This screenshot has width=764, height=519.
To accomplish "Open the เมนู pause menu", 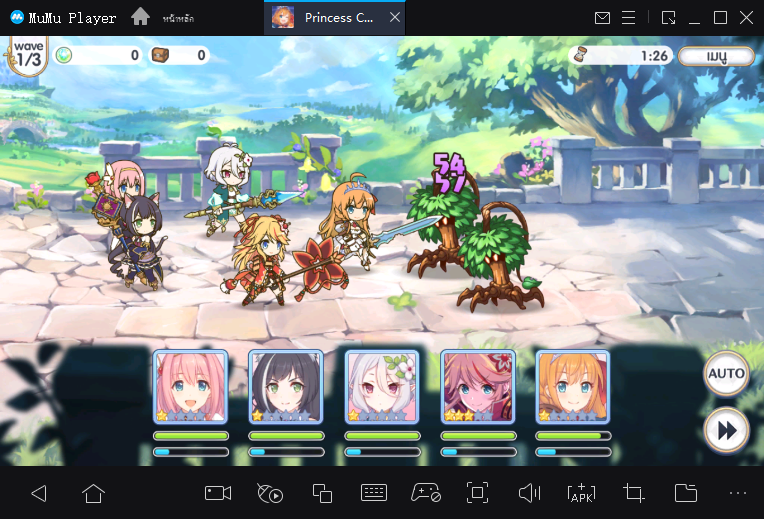I will coord(716,56).
